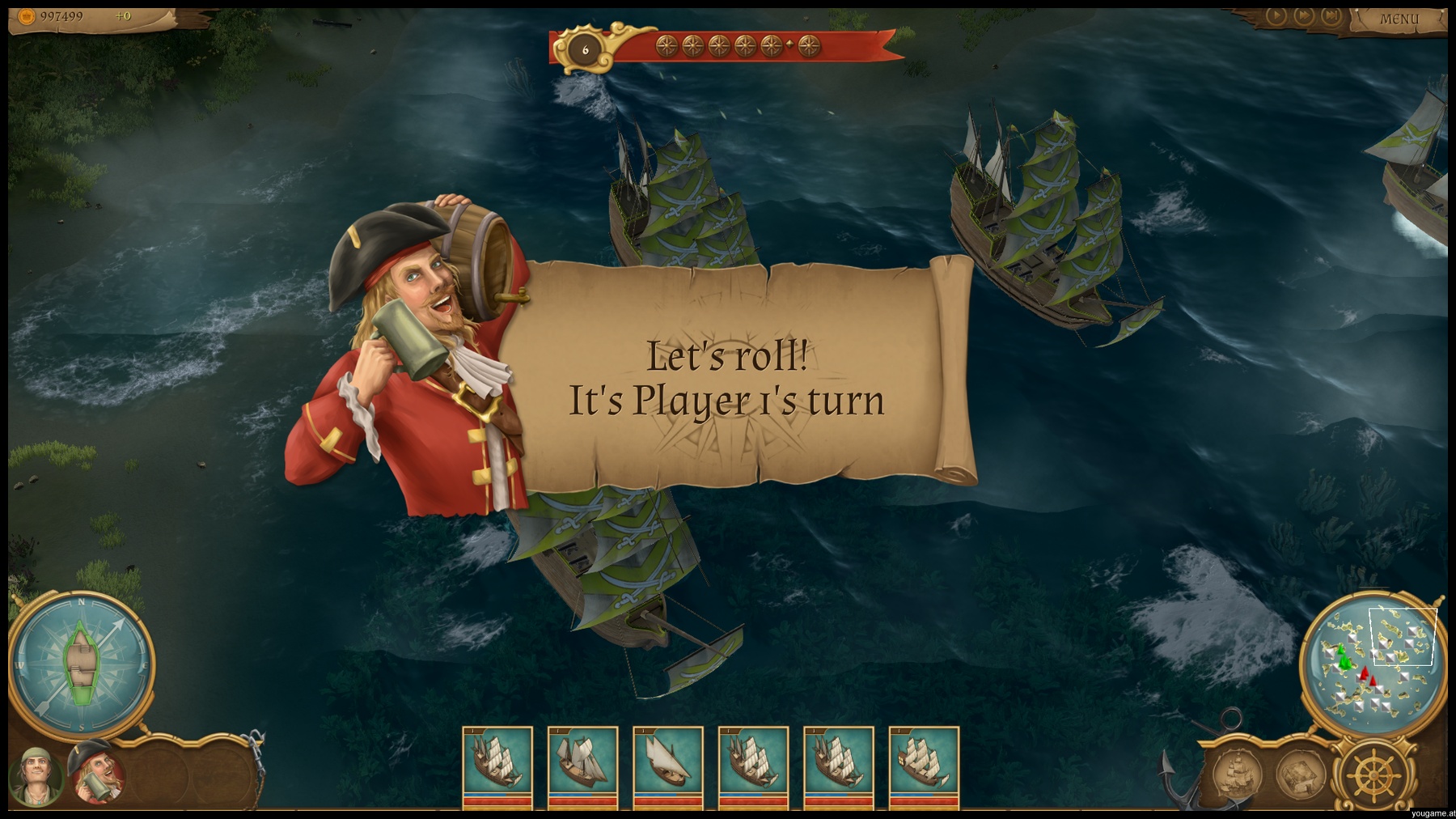This screenshot has width=1456, height=819.
Task: Open the sailing ship medallion button
Action: [1236, 774]
